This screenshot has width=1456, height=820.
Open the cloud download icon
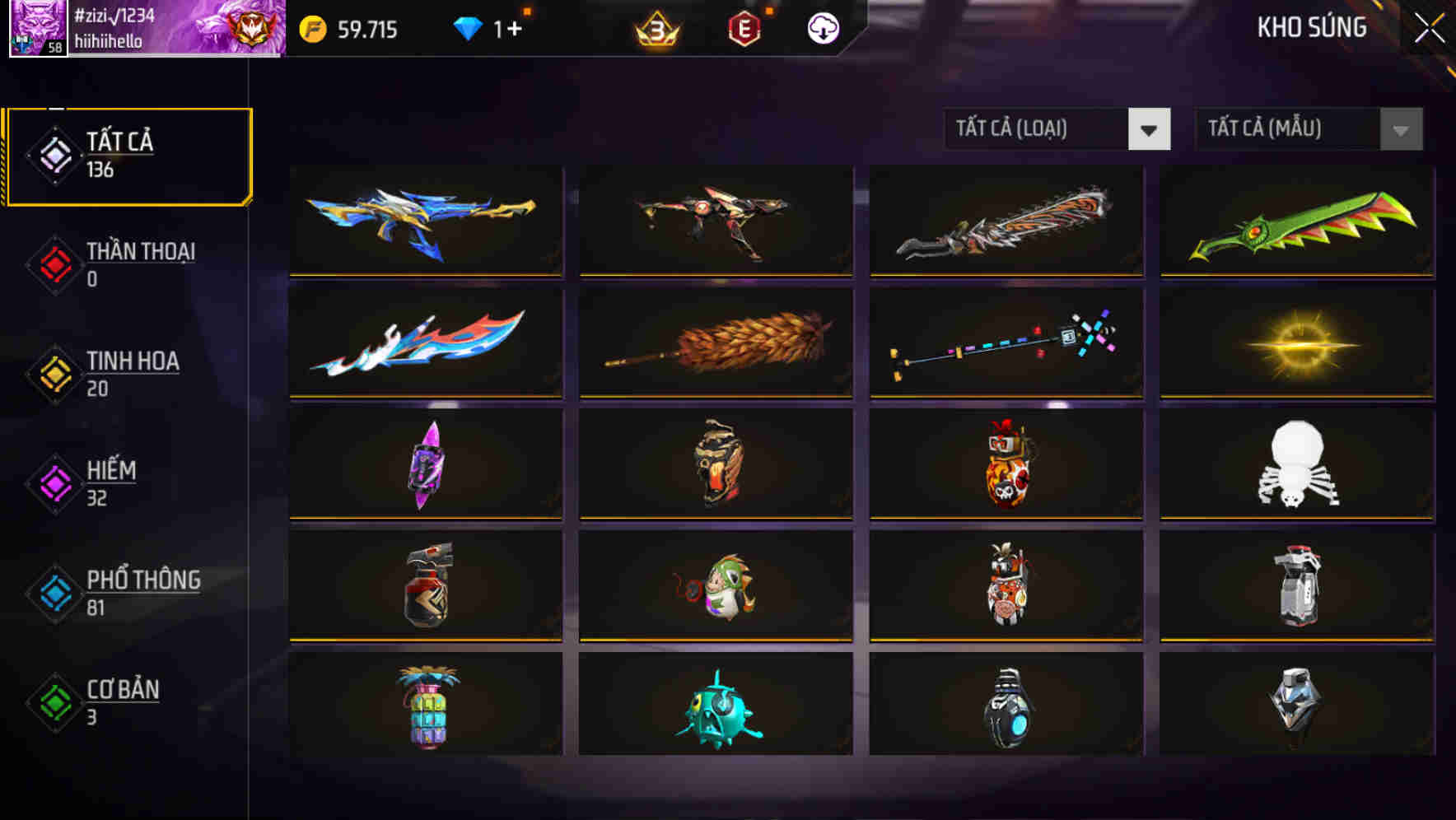(x=823, y=29)
